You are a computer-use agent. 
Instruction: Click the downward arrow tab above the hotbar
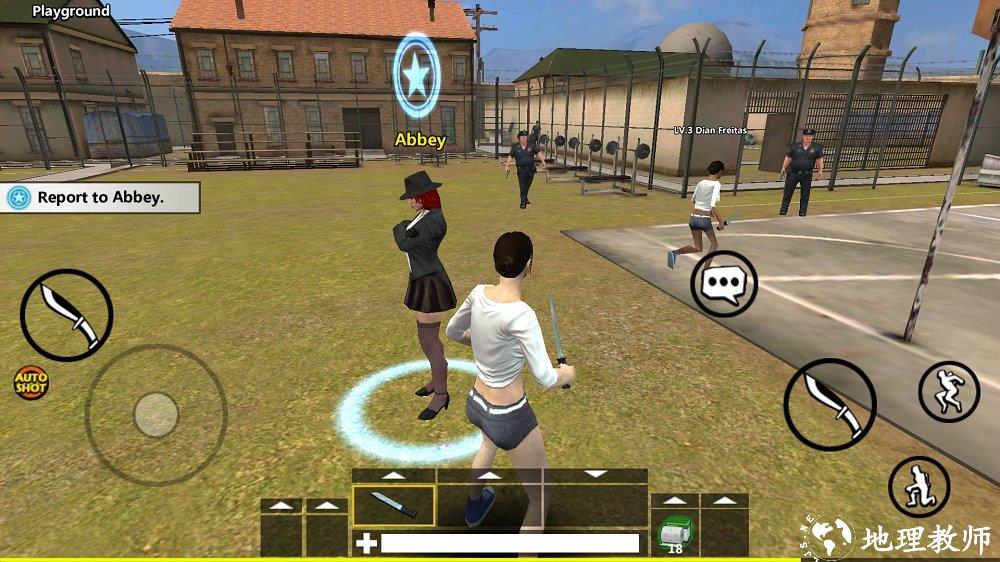pyautogui.click(x=596, y=474)
